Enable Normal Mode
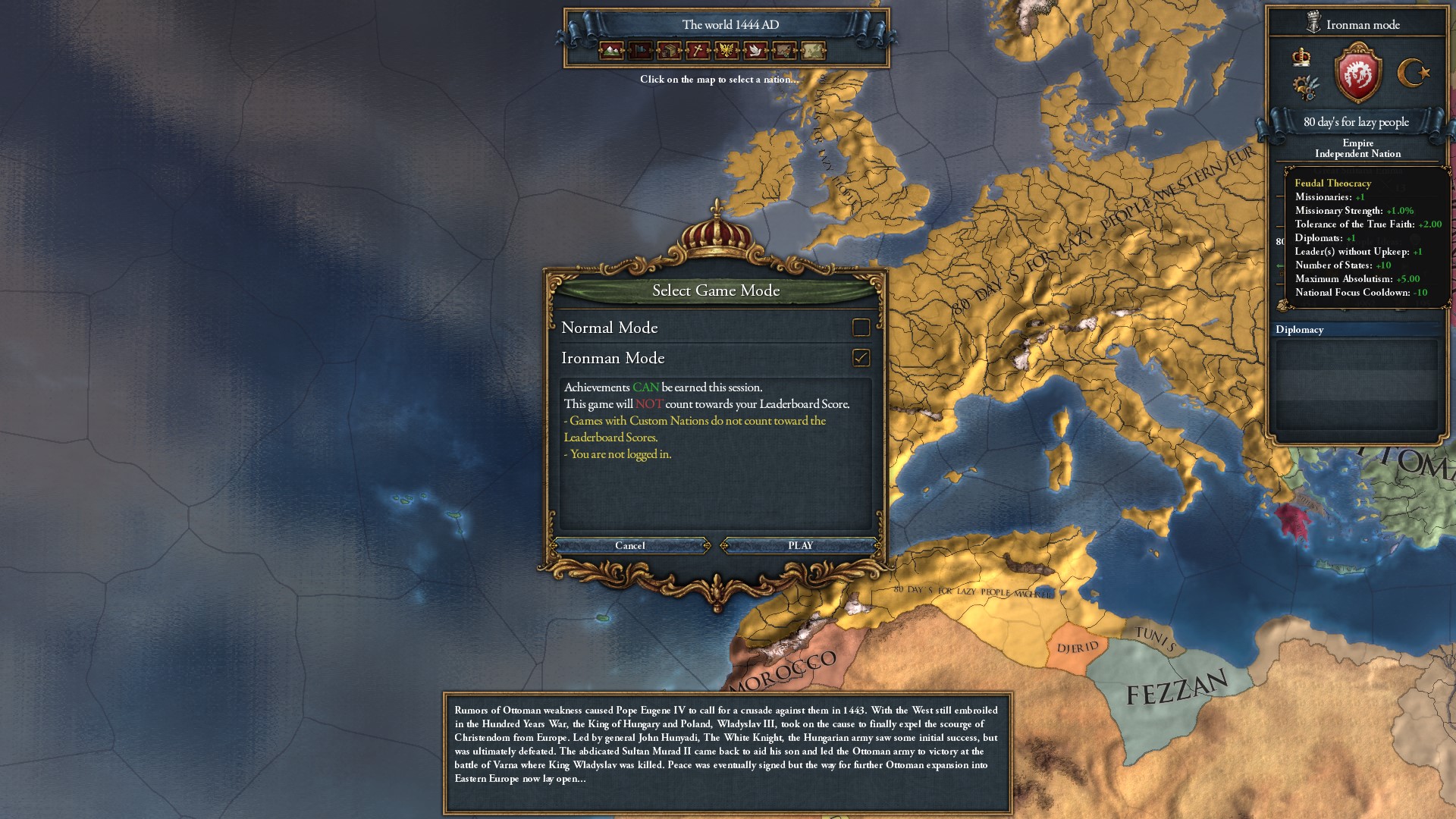Image resolution: width=1456 pixels, height=819 pixels. point(861,327)
